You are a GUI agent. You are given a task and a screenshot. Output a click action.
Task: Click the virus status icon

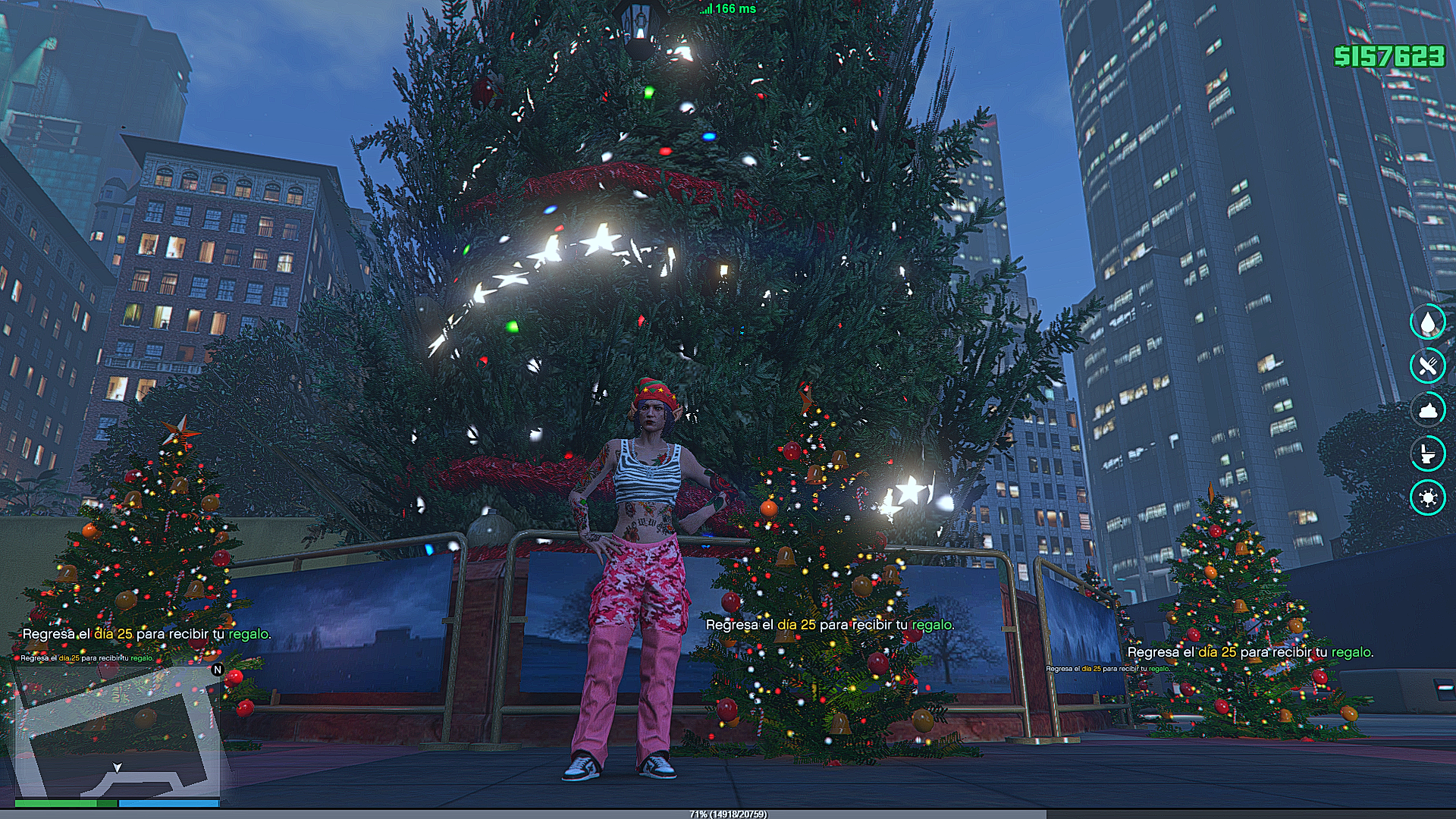click(1428, 498)
